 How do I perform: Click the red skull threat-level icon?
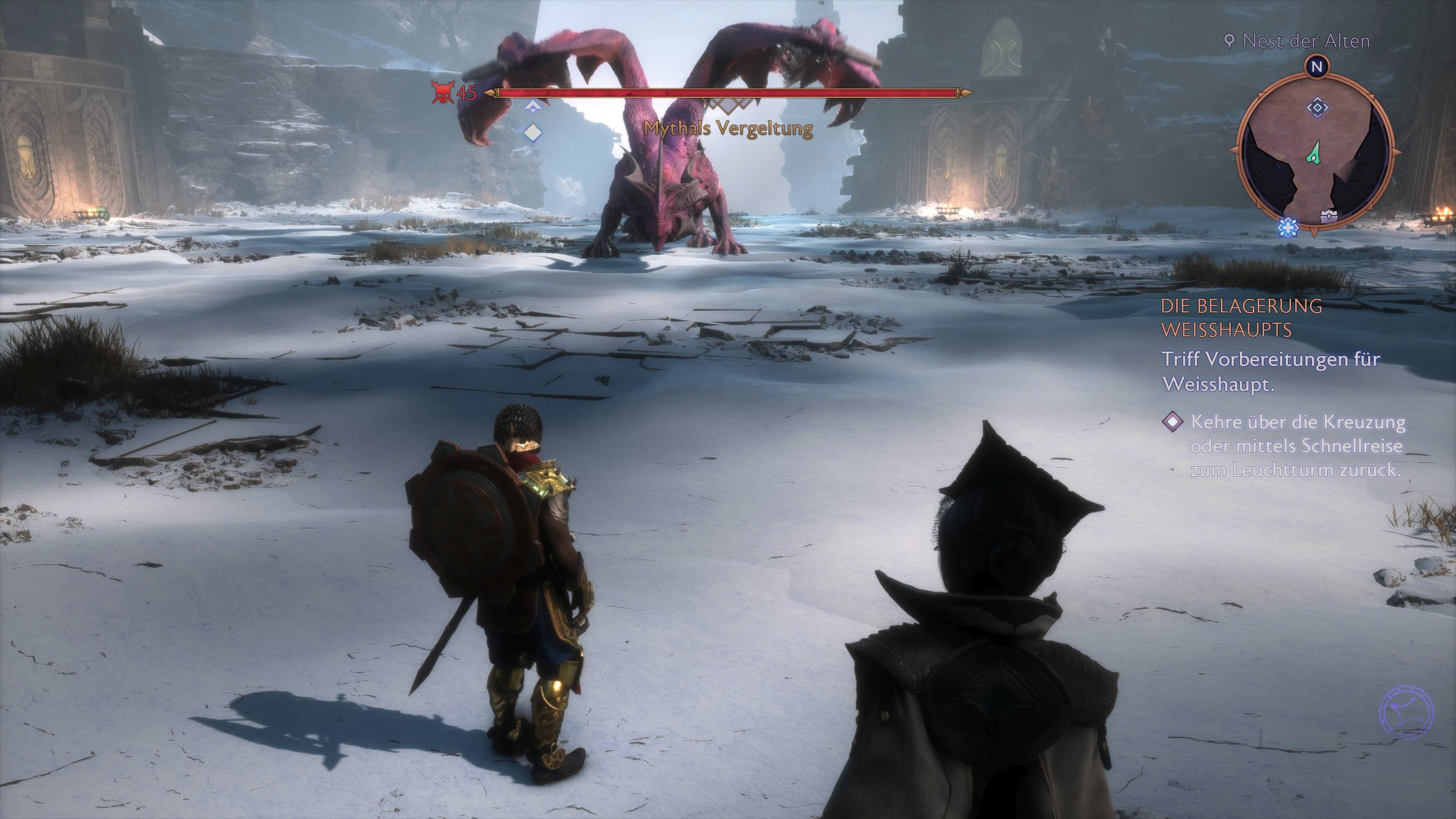[x=444, y=93]
